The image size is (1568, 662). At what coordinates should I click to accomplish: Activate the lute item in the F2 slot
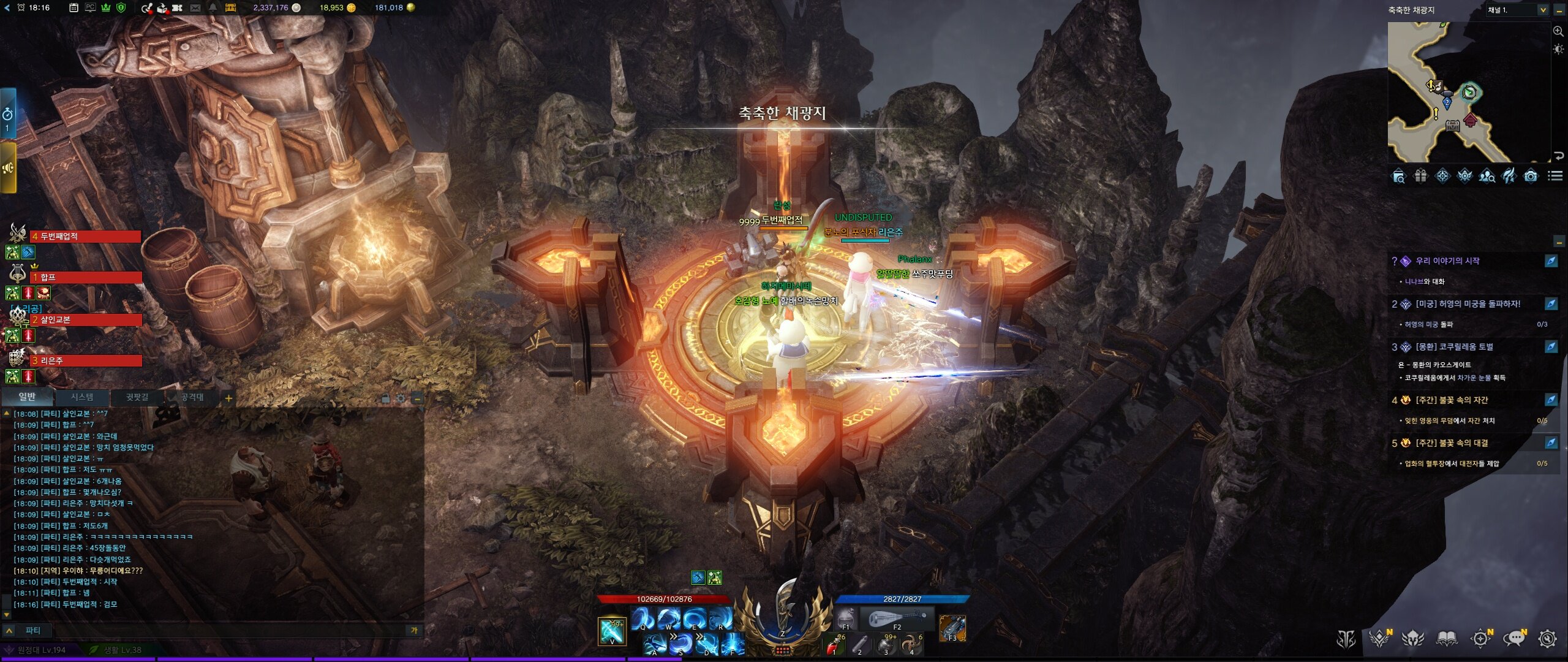coord(896,618)
